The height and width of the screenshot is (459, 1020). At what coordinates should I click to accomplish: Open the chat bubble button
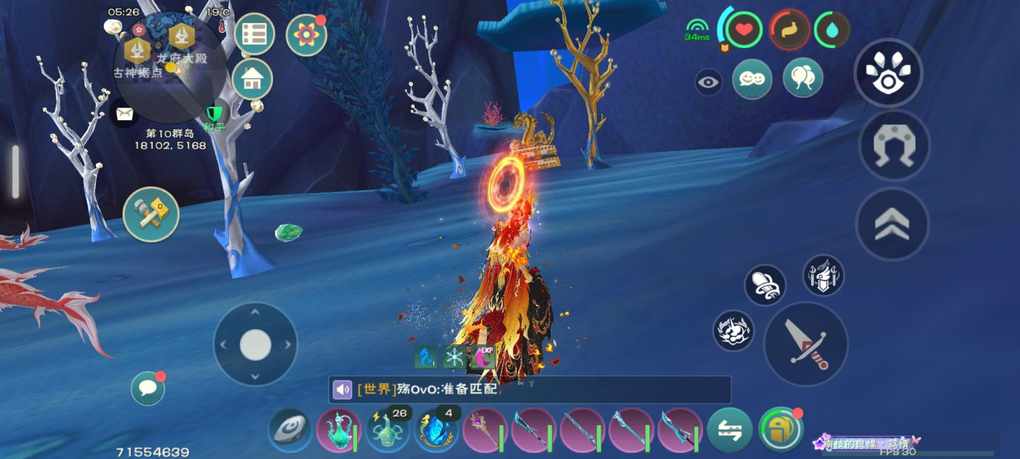coord(147,388)
